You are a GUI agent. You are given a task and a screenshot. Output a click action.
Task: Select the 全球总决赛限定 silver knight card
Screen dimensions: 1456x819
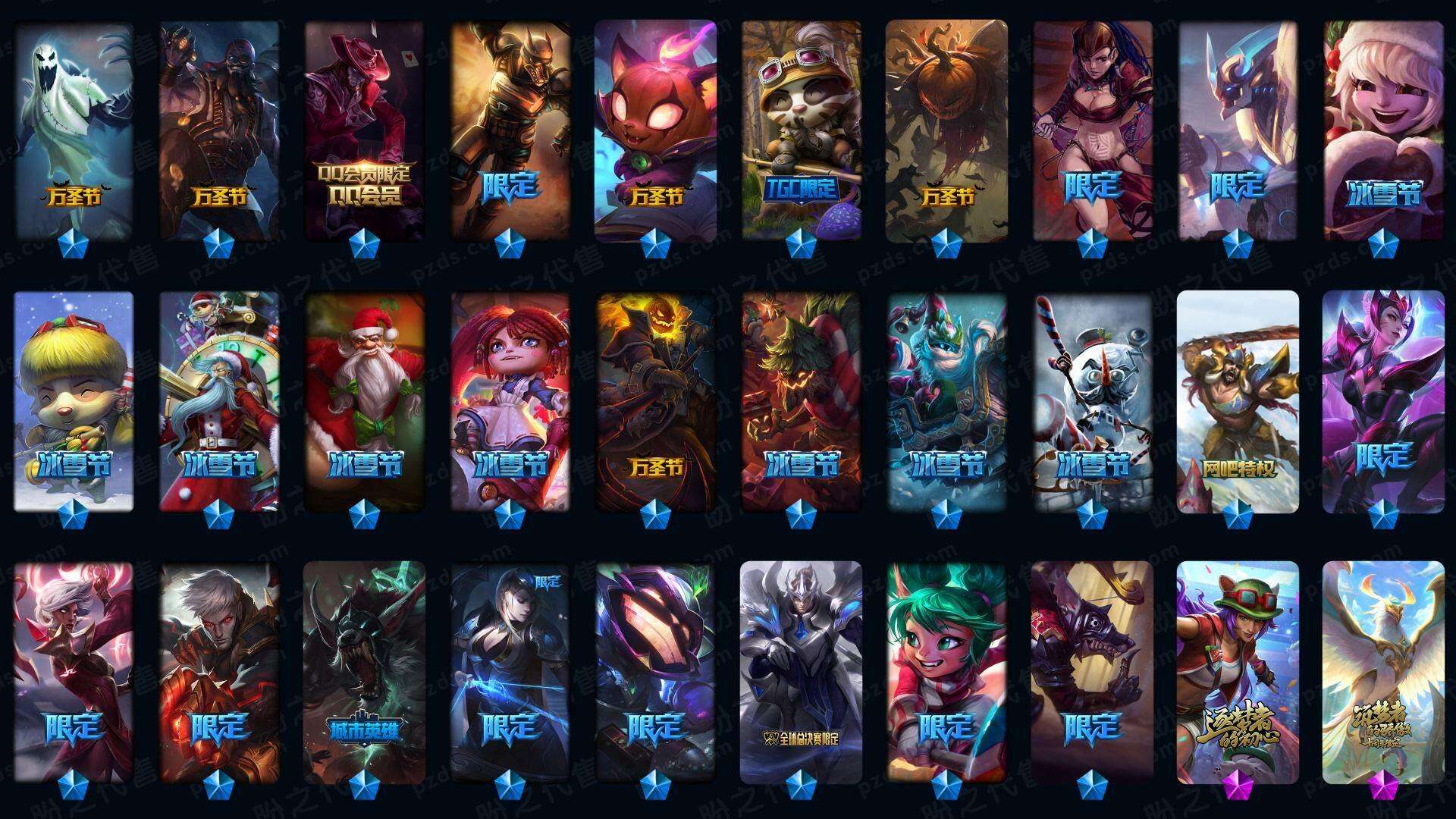point(801,671)
